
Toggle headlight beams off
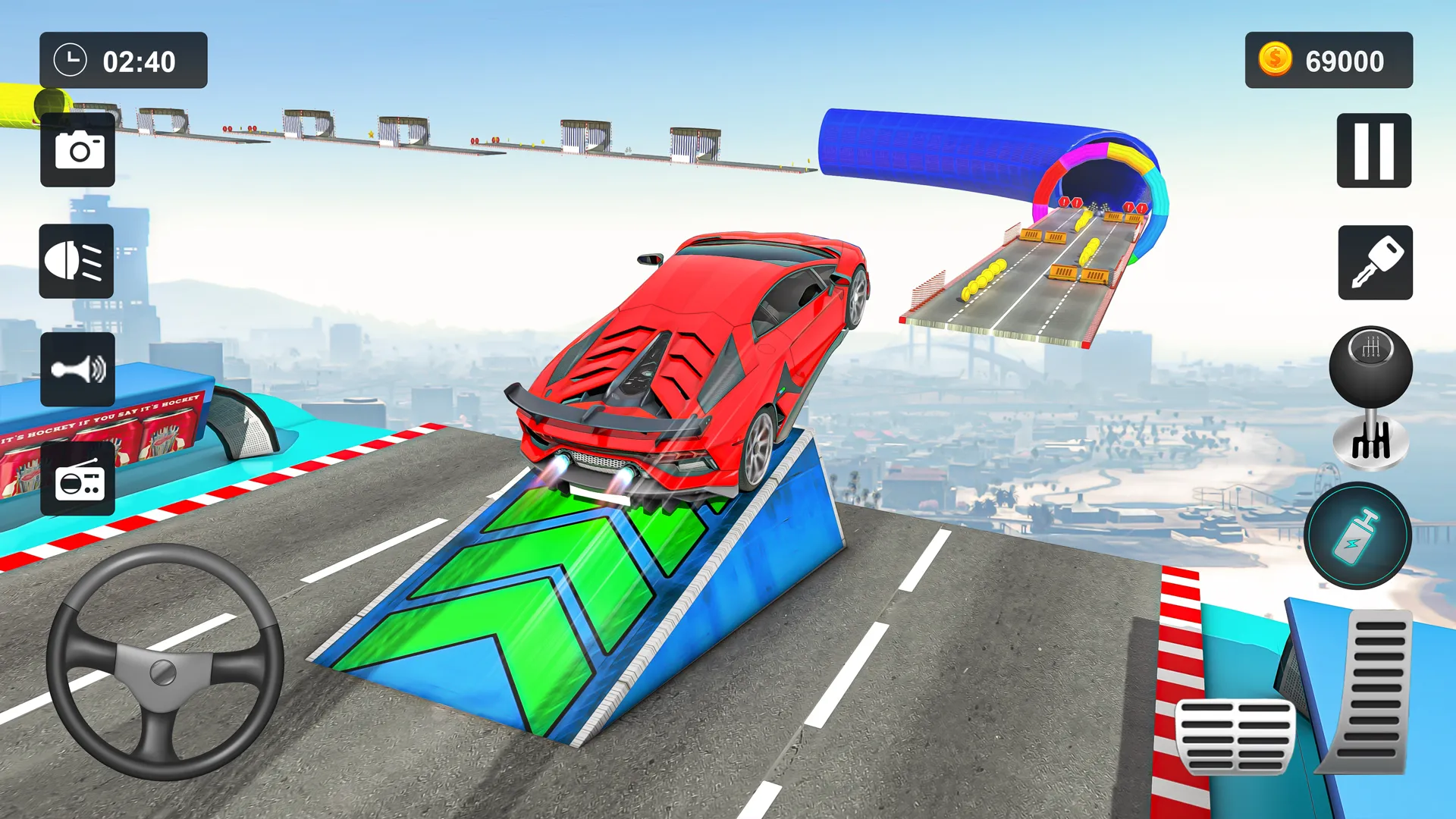click(77, 261)
